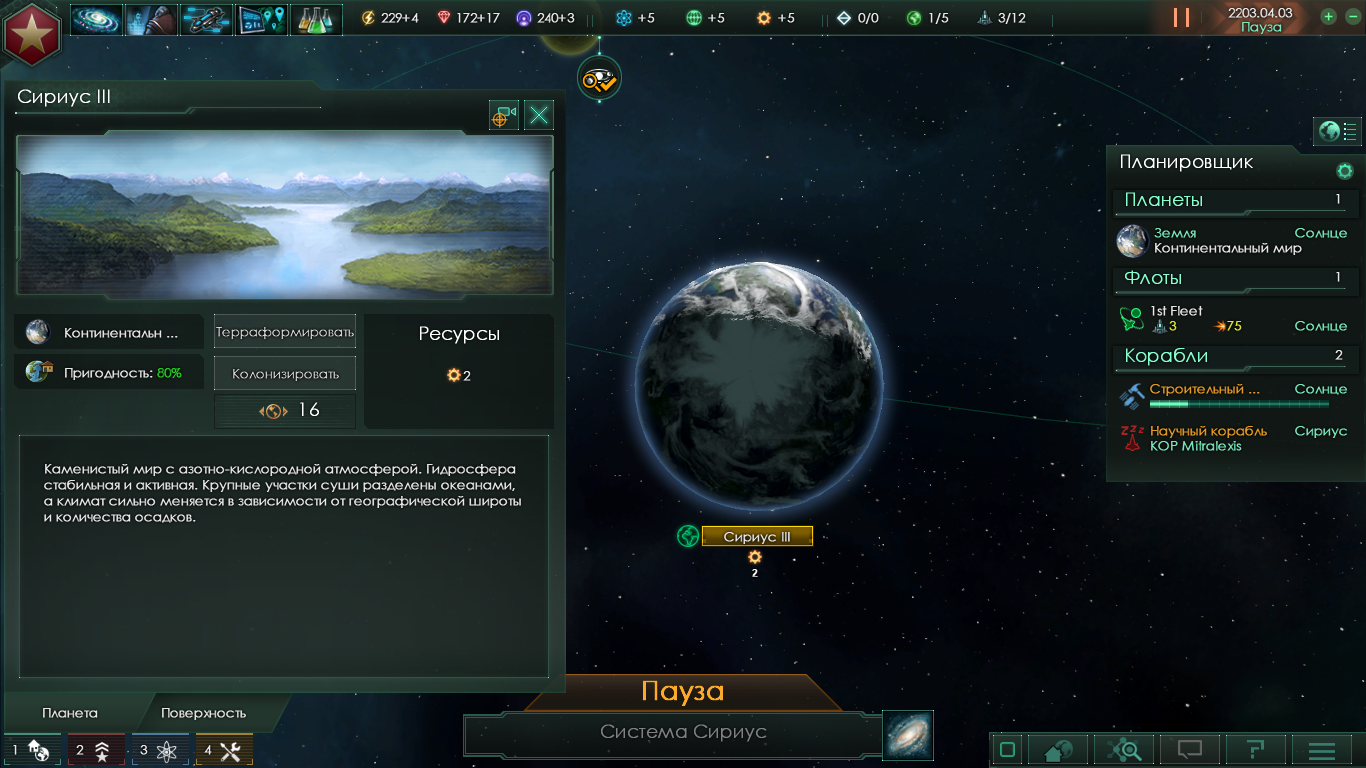Toggle the game pause button
The width and height of the screenshot is (1366, 768).
[1181, 17]
